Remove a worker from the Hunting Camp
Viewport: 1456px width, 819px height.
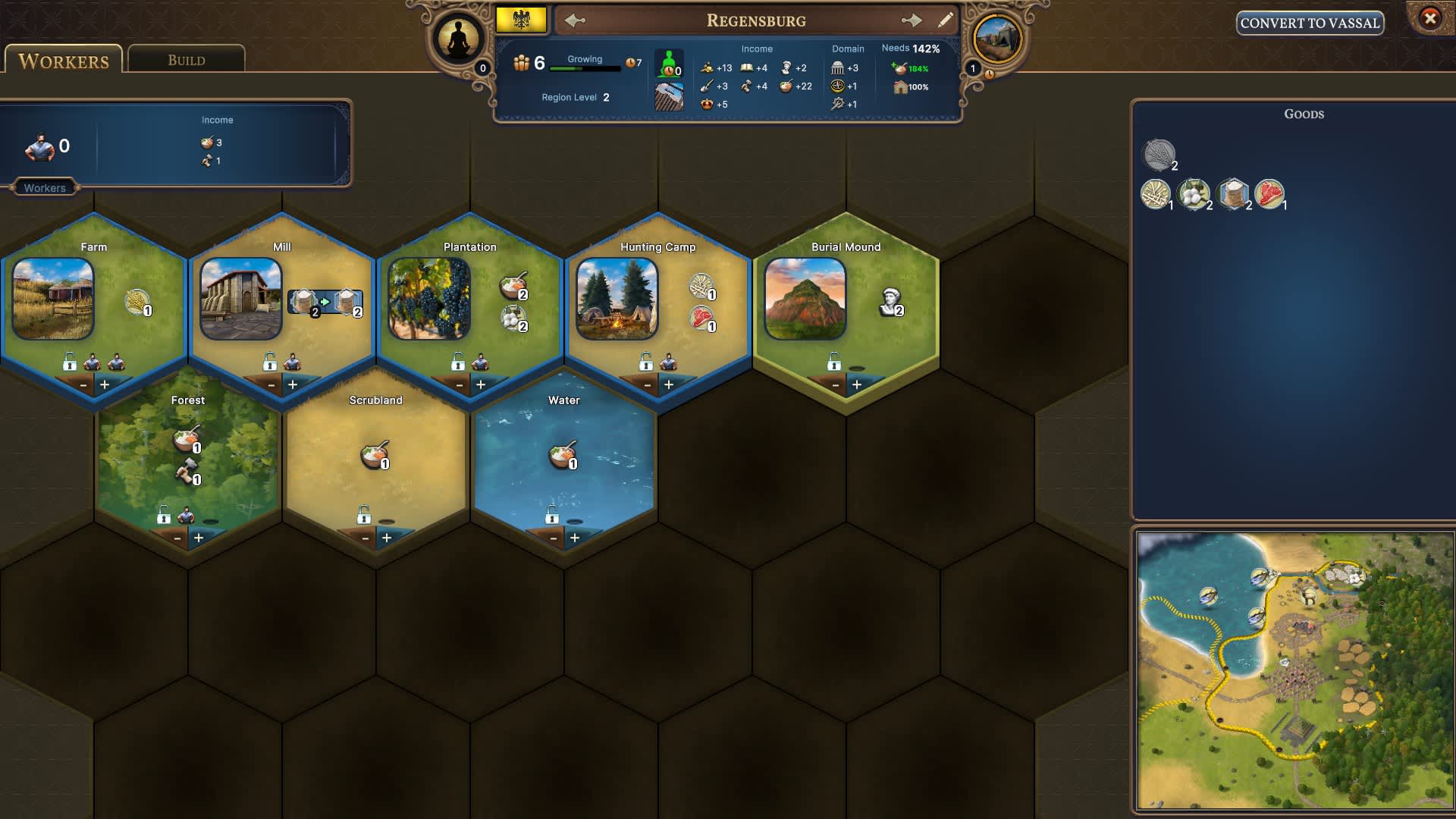648,384
